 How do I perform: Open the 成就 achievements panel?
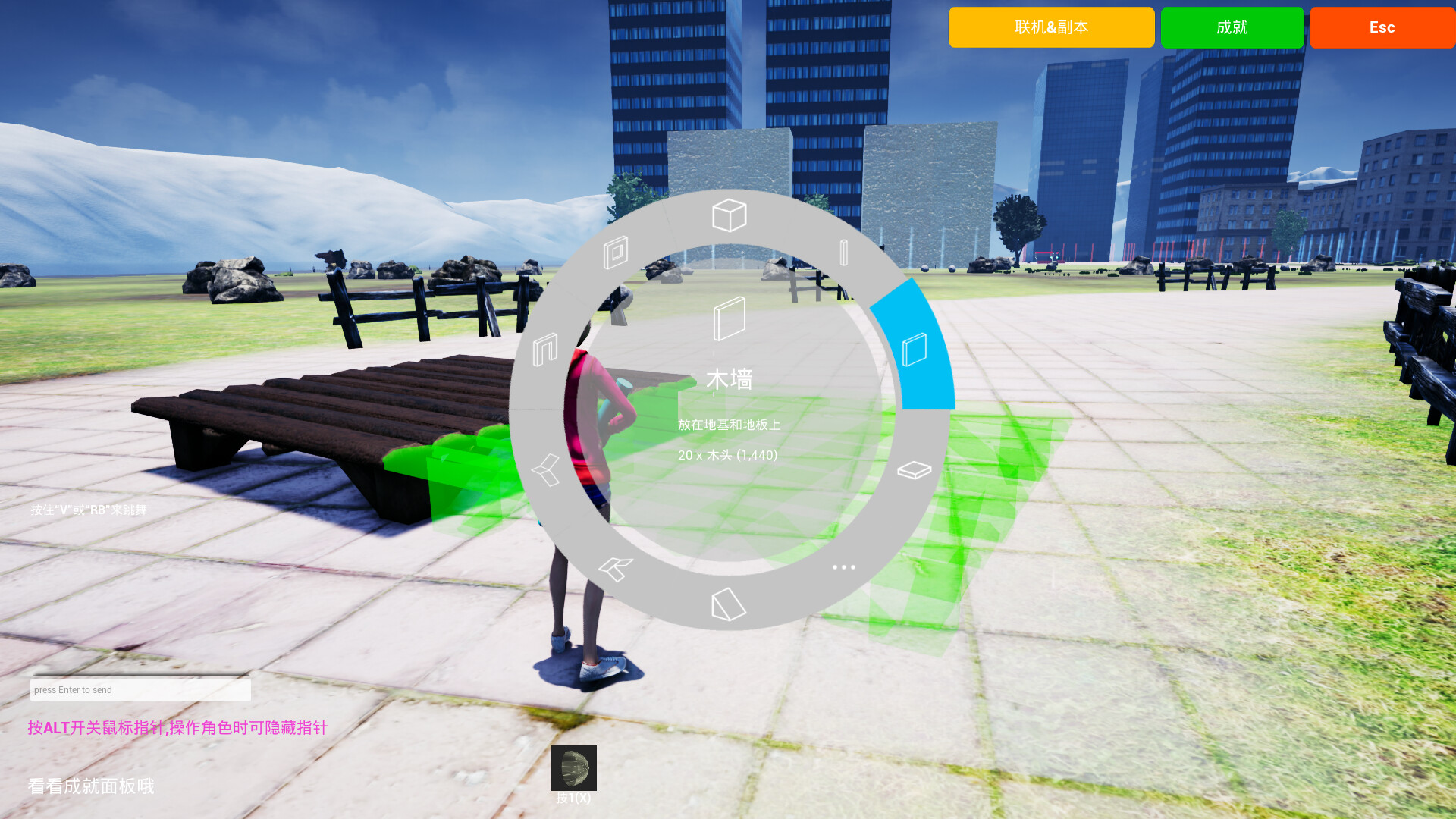pyautogui.click(x=1232, y=27)
